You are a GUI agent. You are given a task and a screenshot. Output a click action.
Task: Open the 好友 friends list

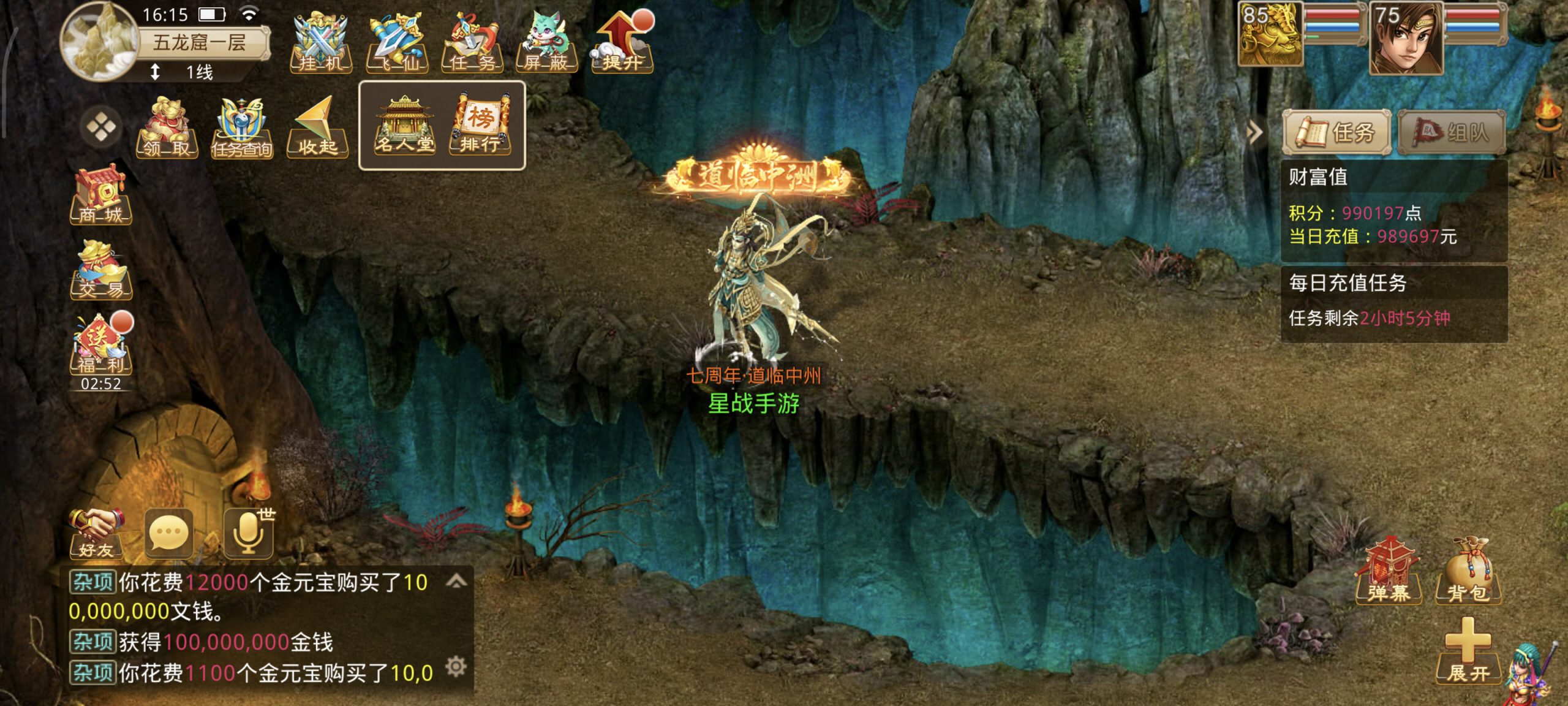[x=97, y=533]
